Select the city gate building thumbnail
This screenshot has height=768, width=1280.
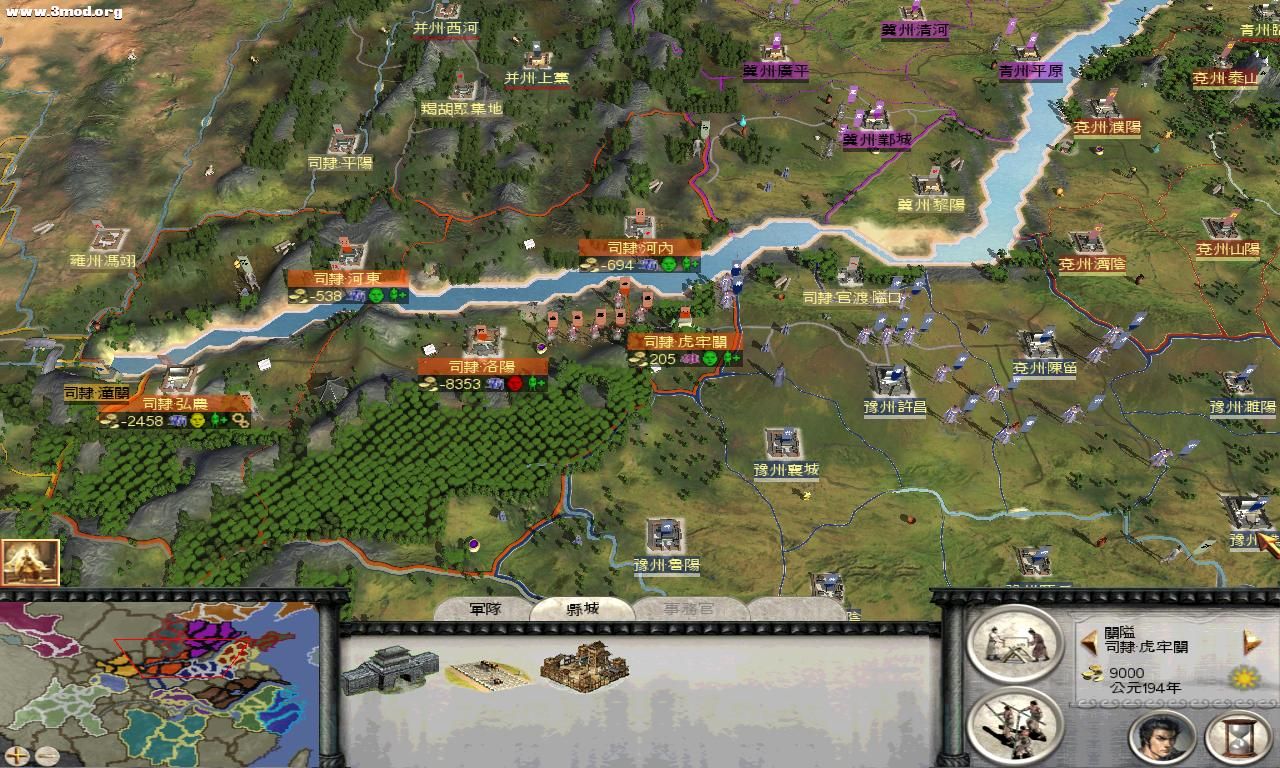(x=389, y=668)
